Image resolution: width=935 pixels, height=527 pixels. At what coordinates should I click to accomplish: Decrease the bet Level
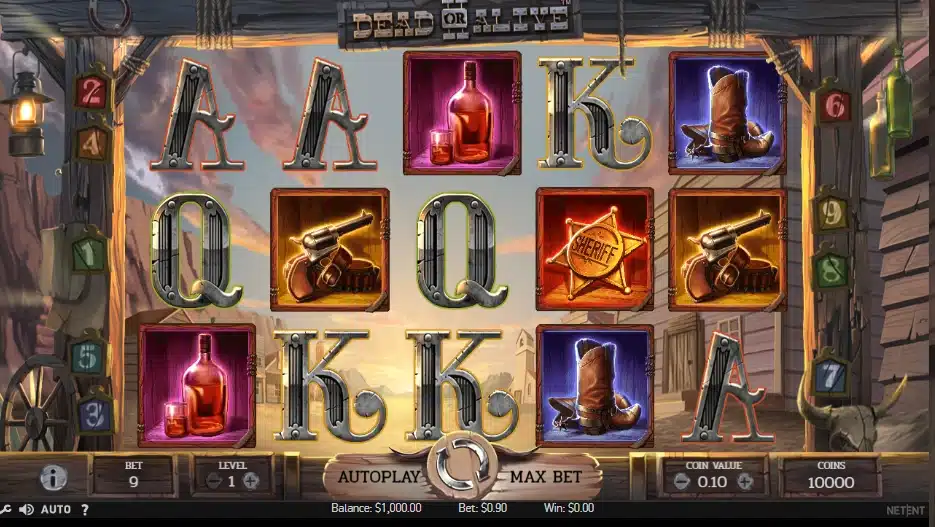pos(211,480)
